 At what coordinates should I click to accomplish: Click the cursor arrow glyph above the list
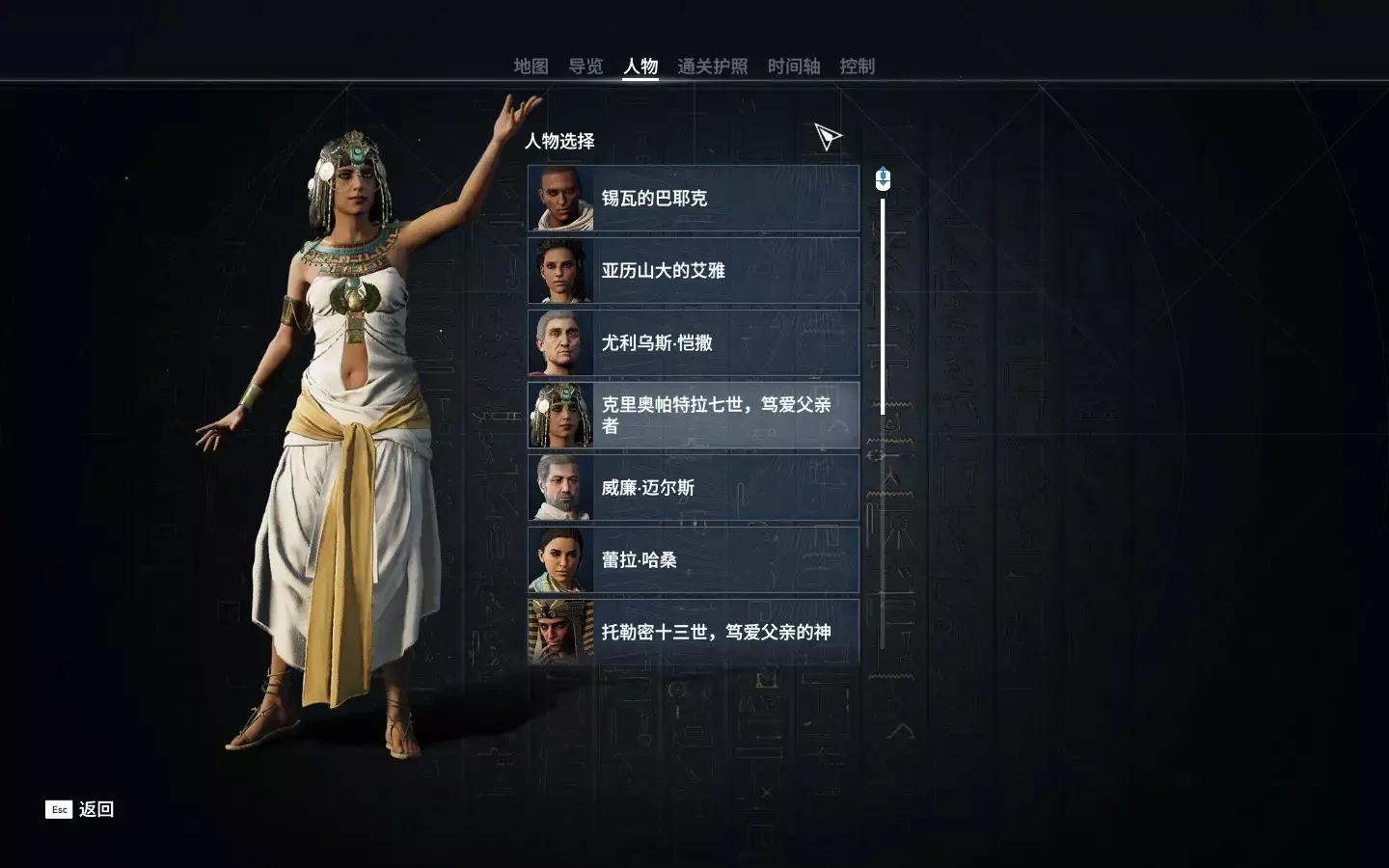pos(827,136)
